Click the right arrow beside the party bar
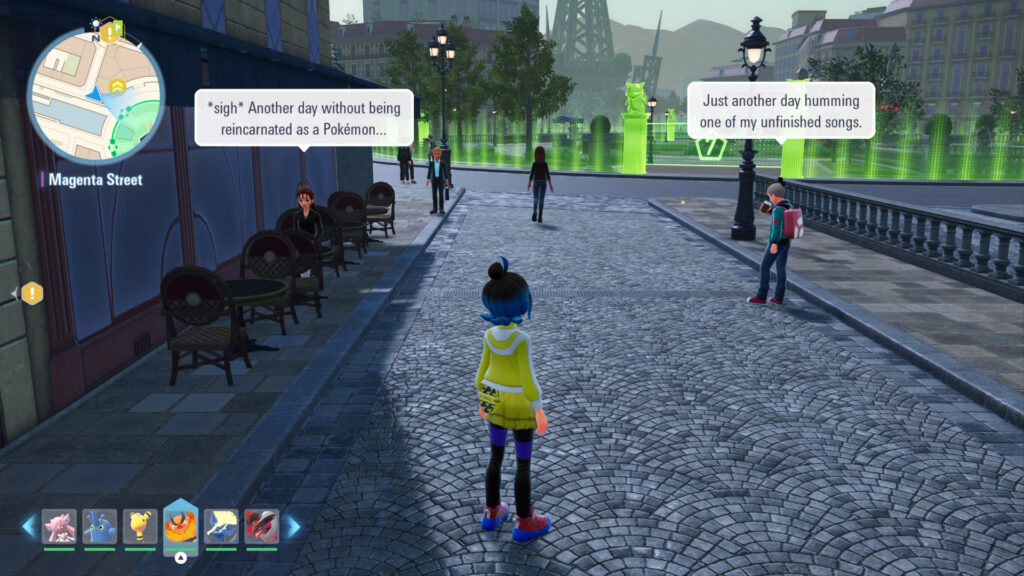 (x=294, y=526)
